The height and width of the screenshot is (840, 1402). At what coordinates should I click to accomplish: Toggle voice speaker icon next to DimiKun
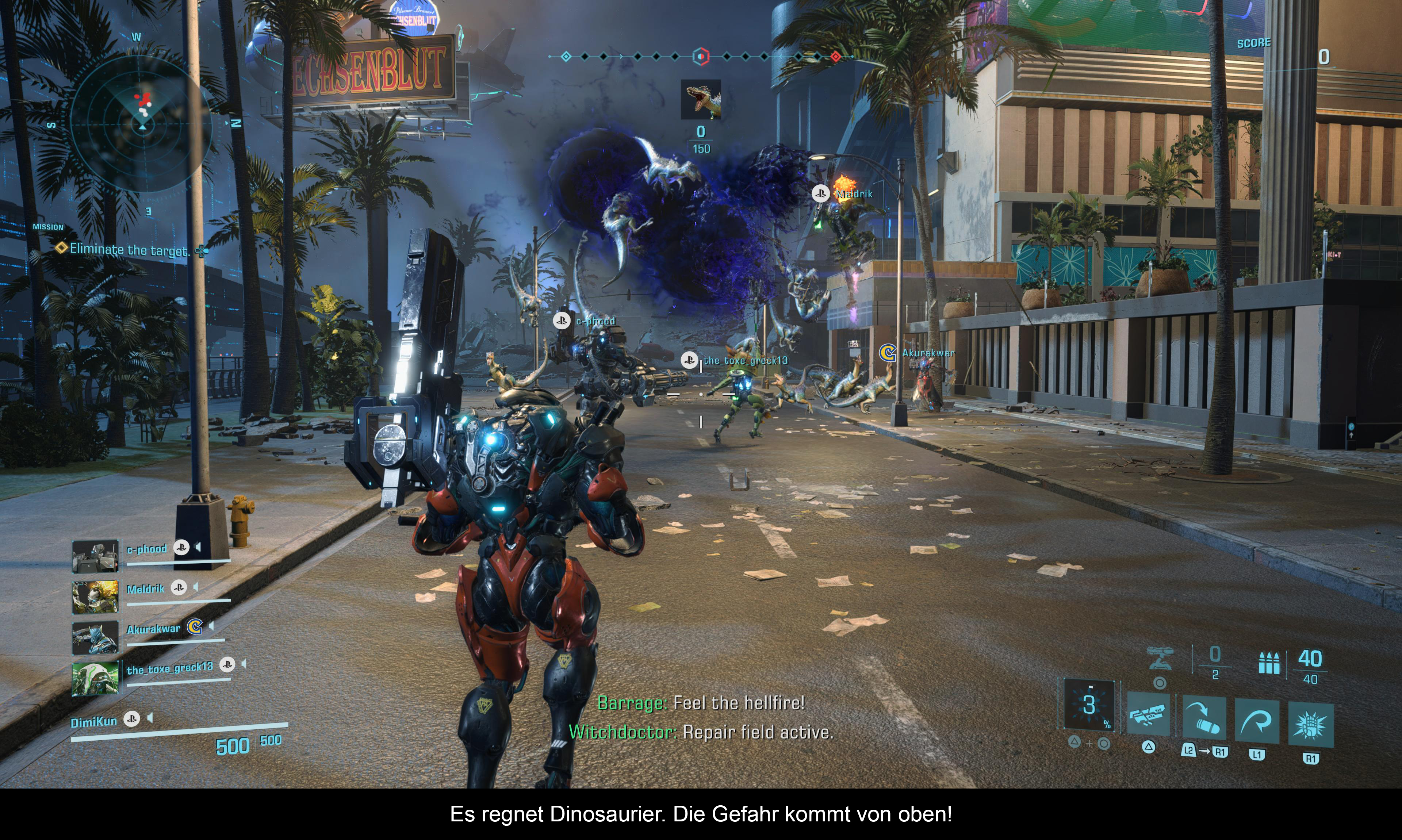pyautogui.click(x=150, y=718)
